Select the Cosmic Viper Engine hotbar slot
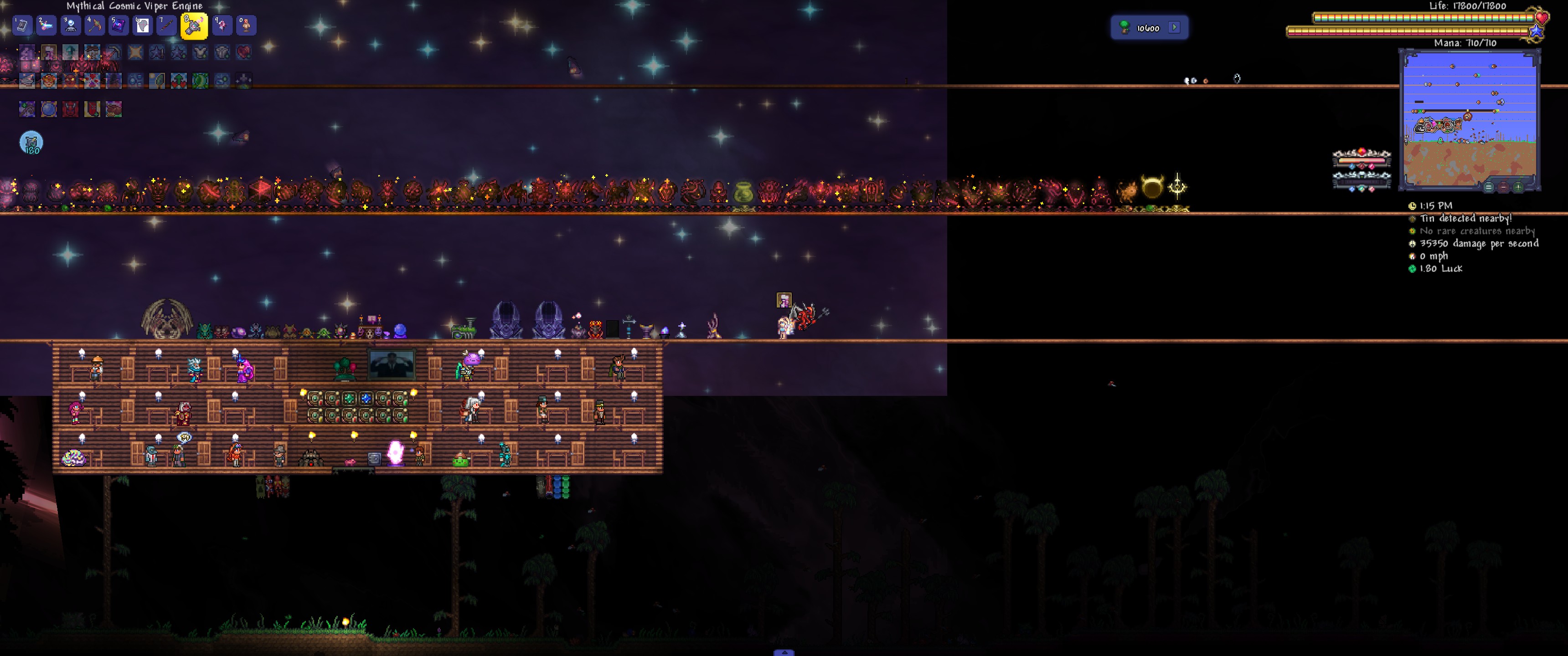This screenshot has height=656, width=1568. pos(194,26)
